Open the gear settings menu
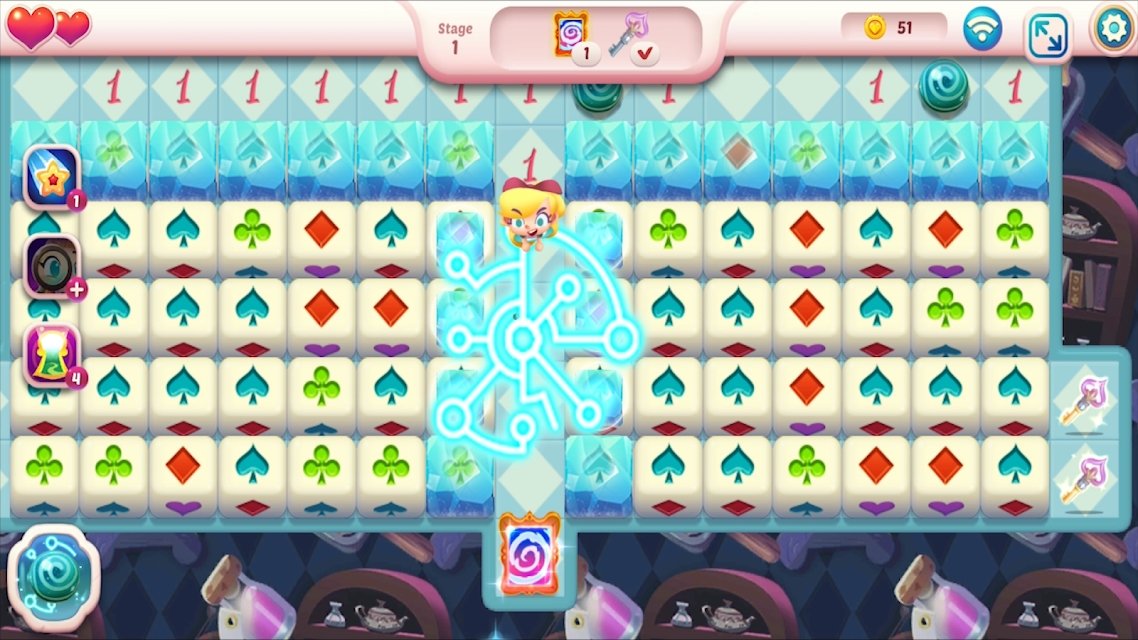The height and width of the screenshot is (640, 1138). (x=1113, y=27)
